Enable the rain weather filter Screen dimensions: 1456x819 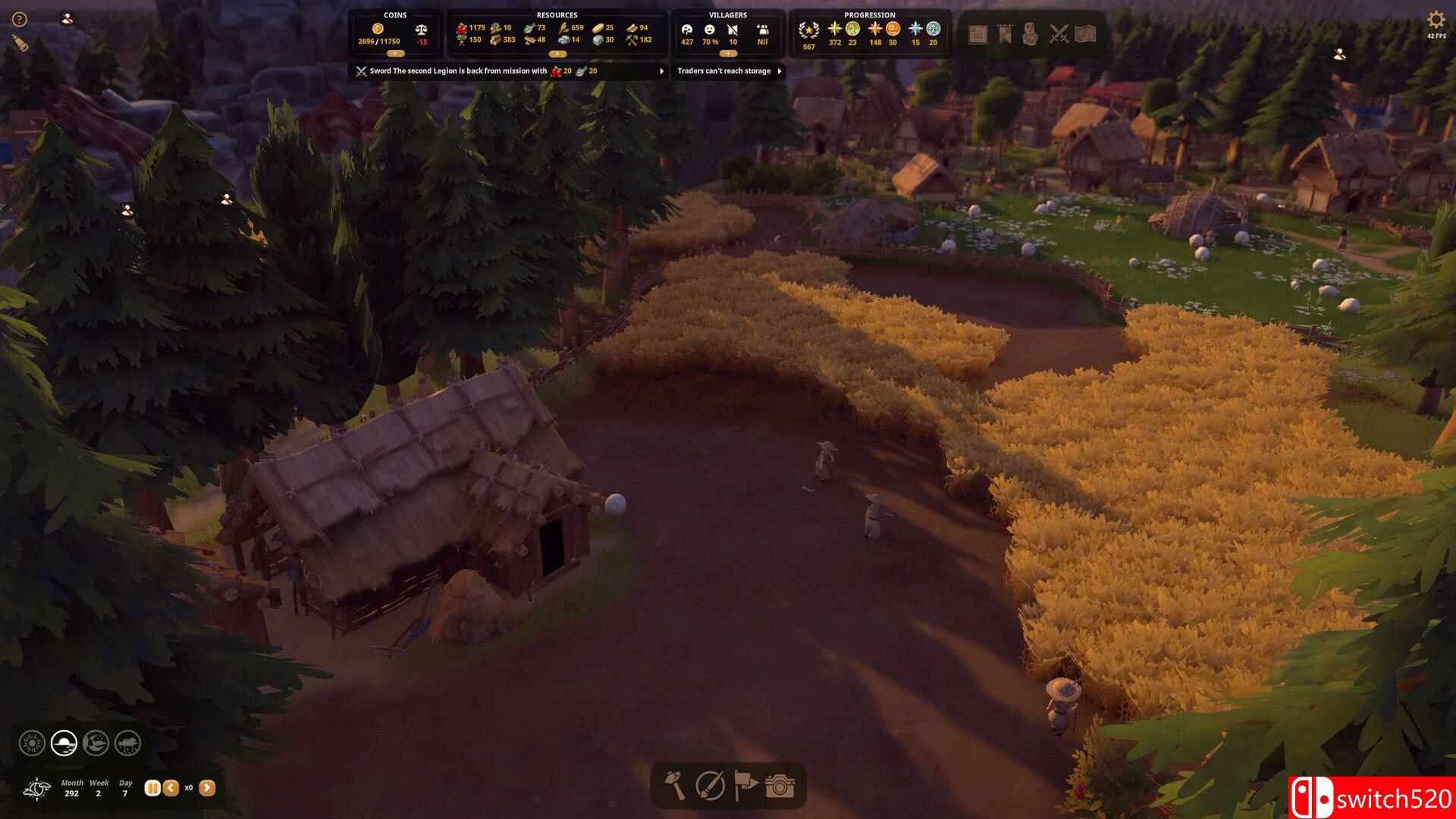pos(127,743)
